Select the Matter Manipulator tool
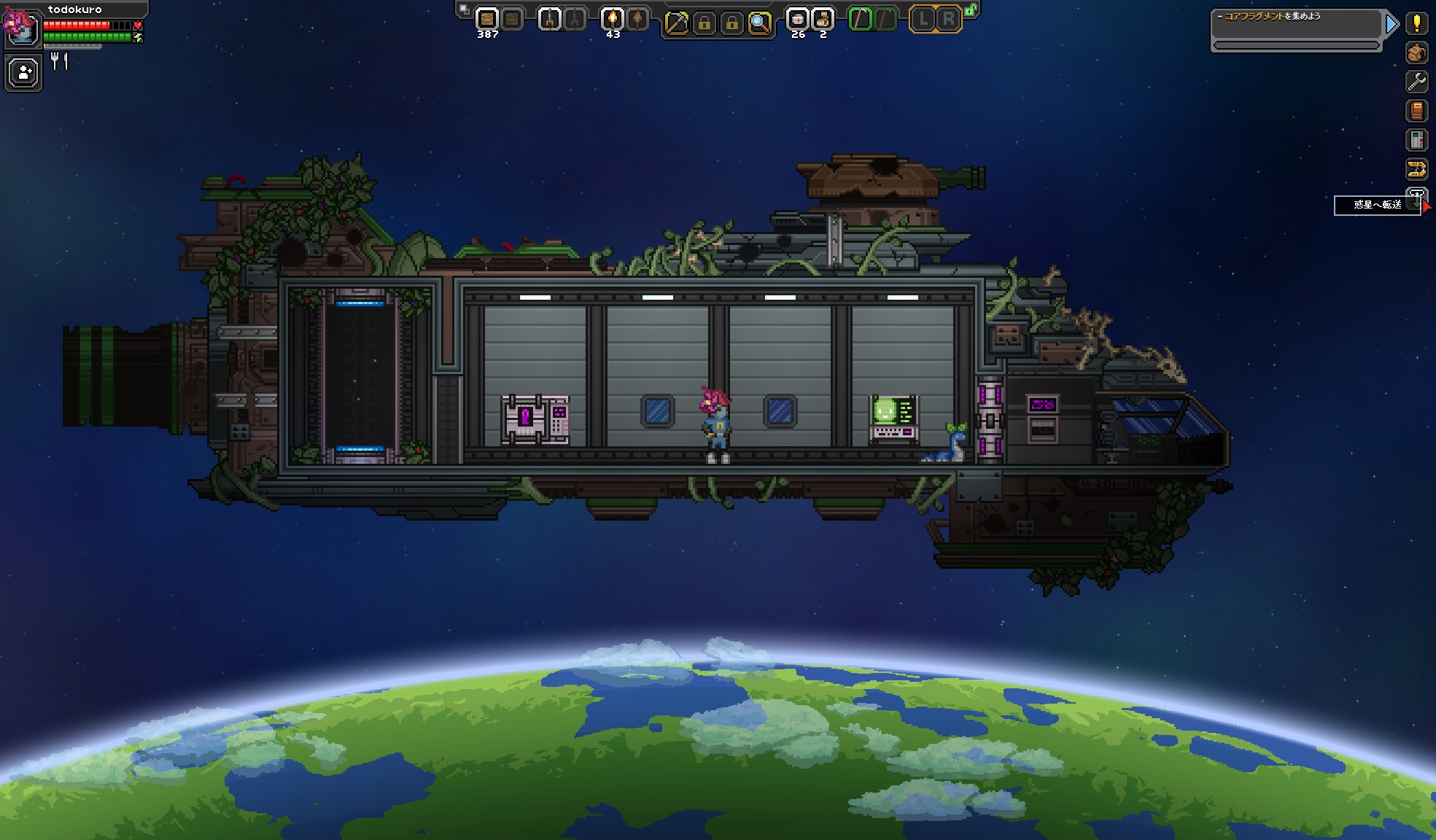 676,20
